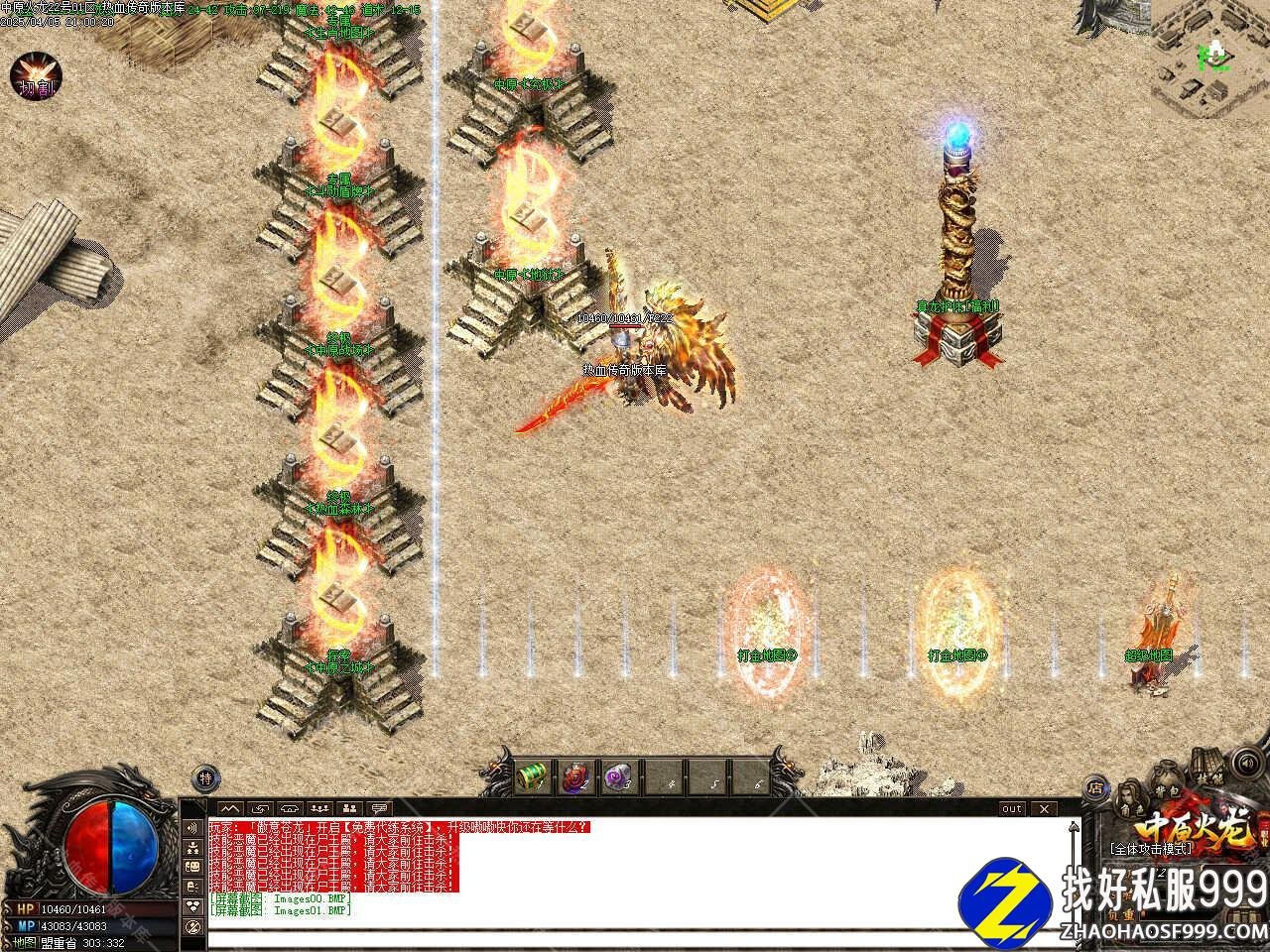
Task: Click the round 切割 skill icon
Action: click(37, 77)
